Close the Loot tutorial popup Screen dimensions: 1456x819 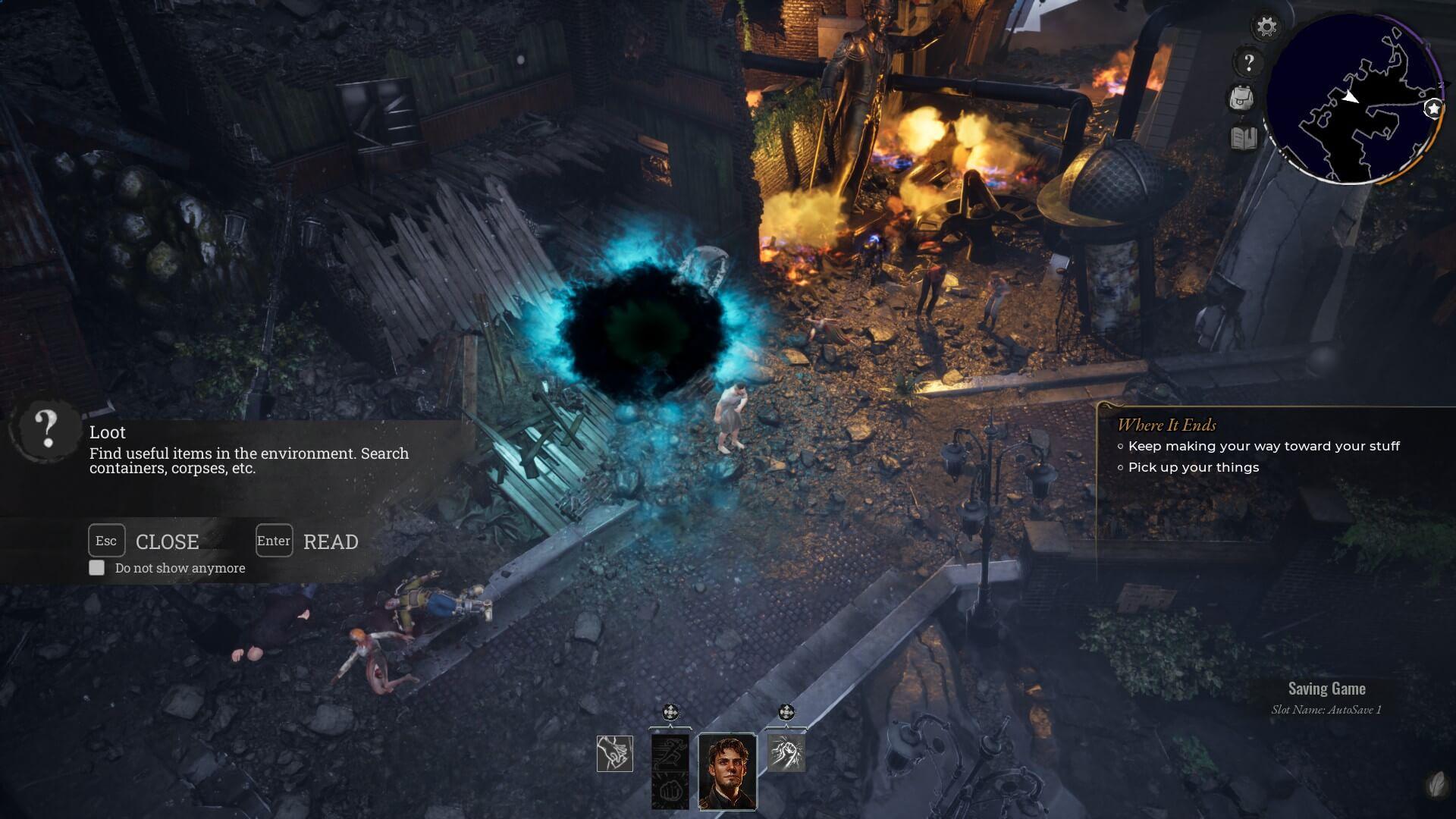click(x=106, y=541)
